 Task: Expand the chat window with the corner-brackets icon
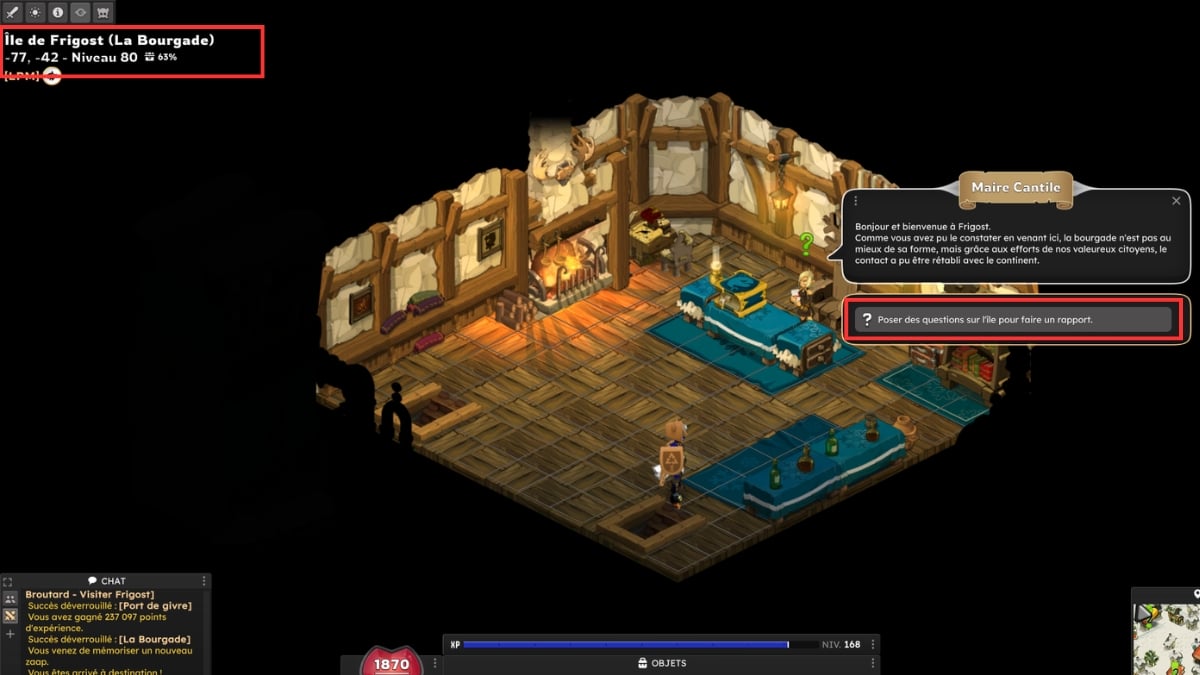[8, 581]
